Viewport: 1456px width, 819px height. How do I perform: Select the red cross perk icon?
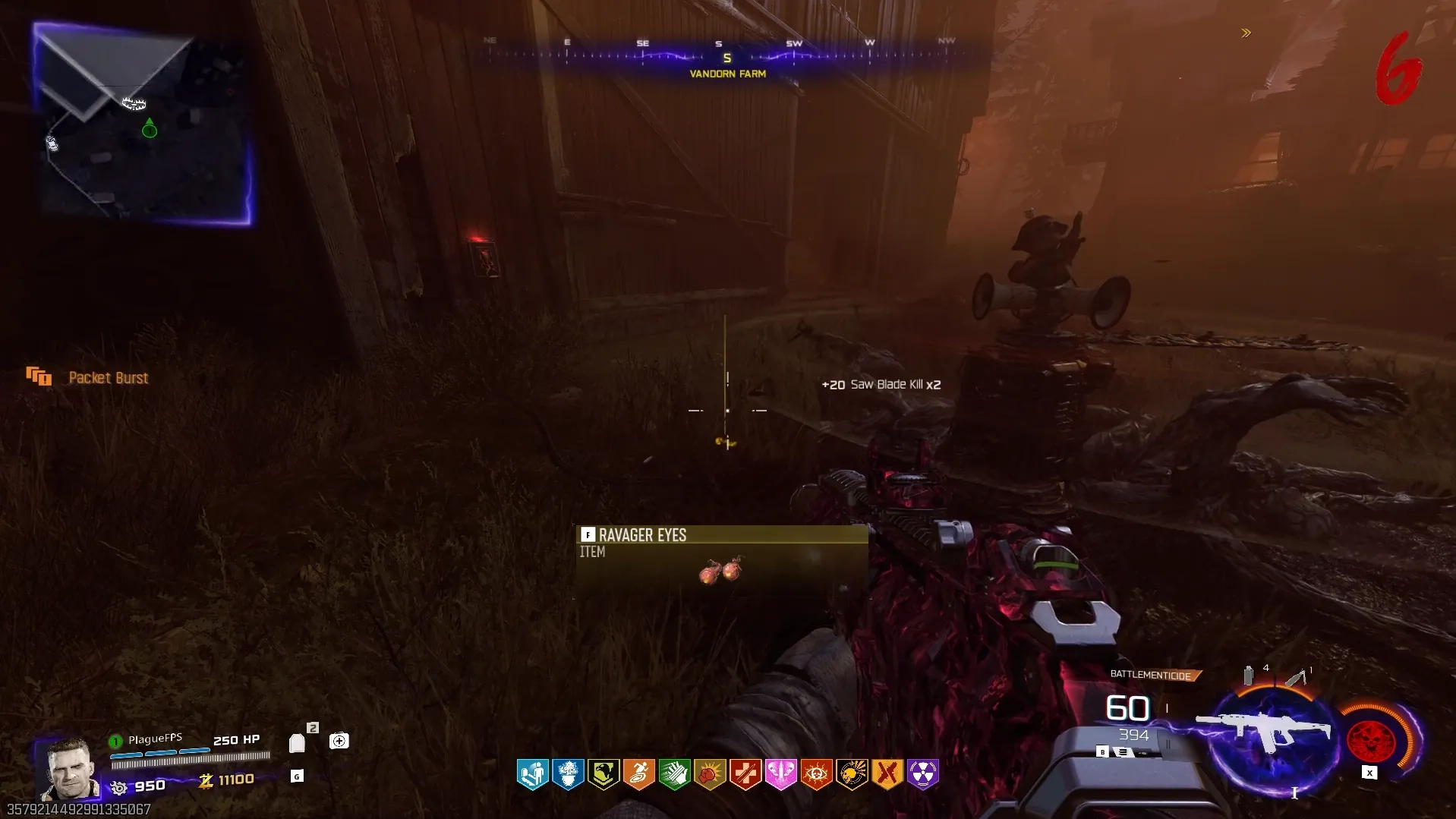[x=745, y=774]
